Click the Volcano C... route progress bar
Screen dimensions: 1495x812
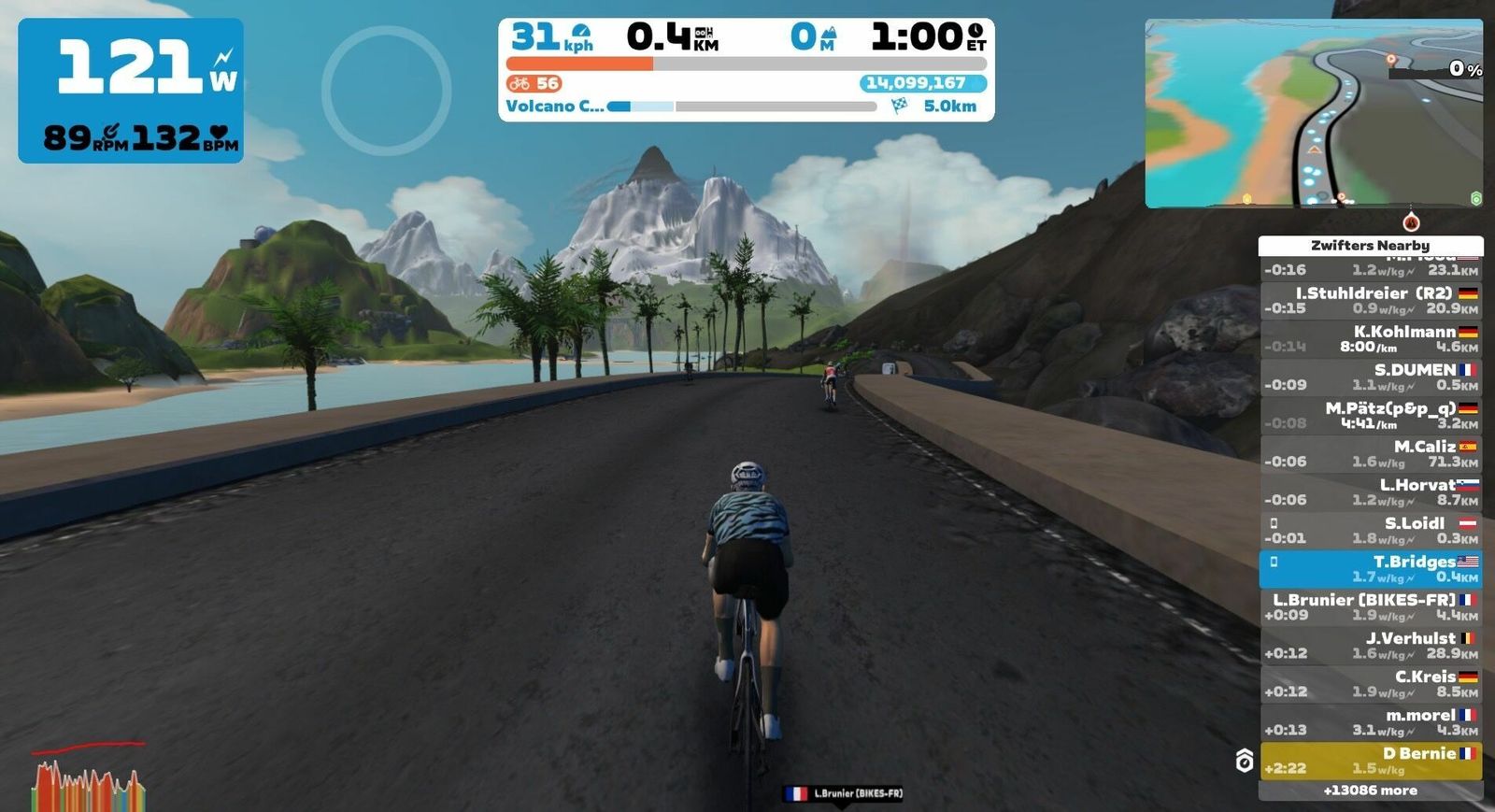(743, 107)
